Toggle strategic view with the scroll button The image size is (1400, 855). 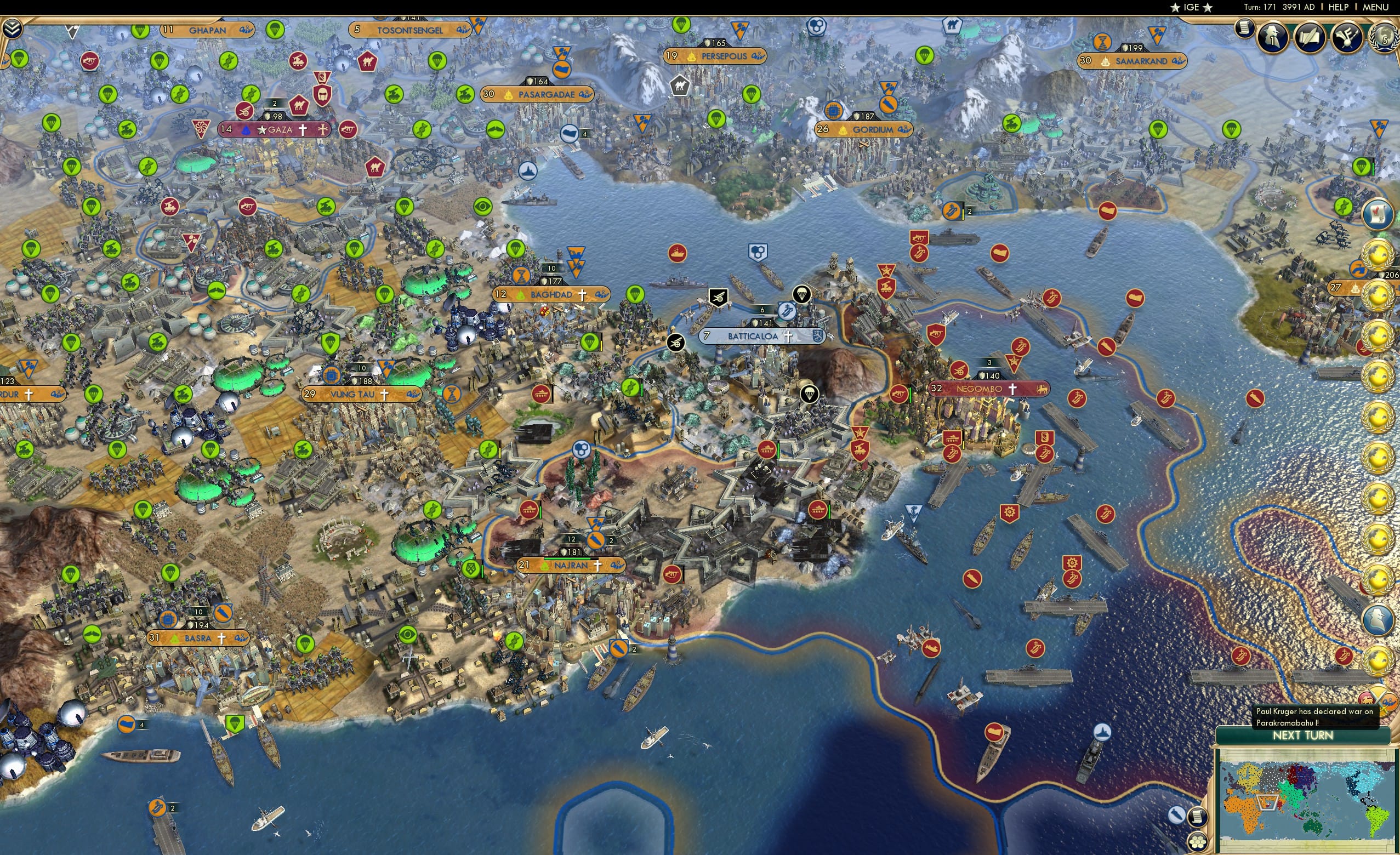(1197, 817)
